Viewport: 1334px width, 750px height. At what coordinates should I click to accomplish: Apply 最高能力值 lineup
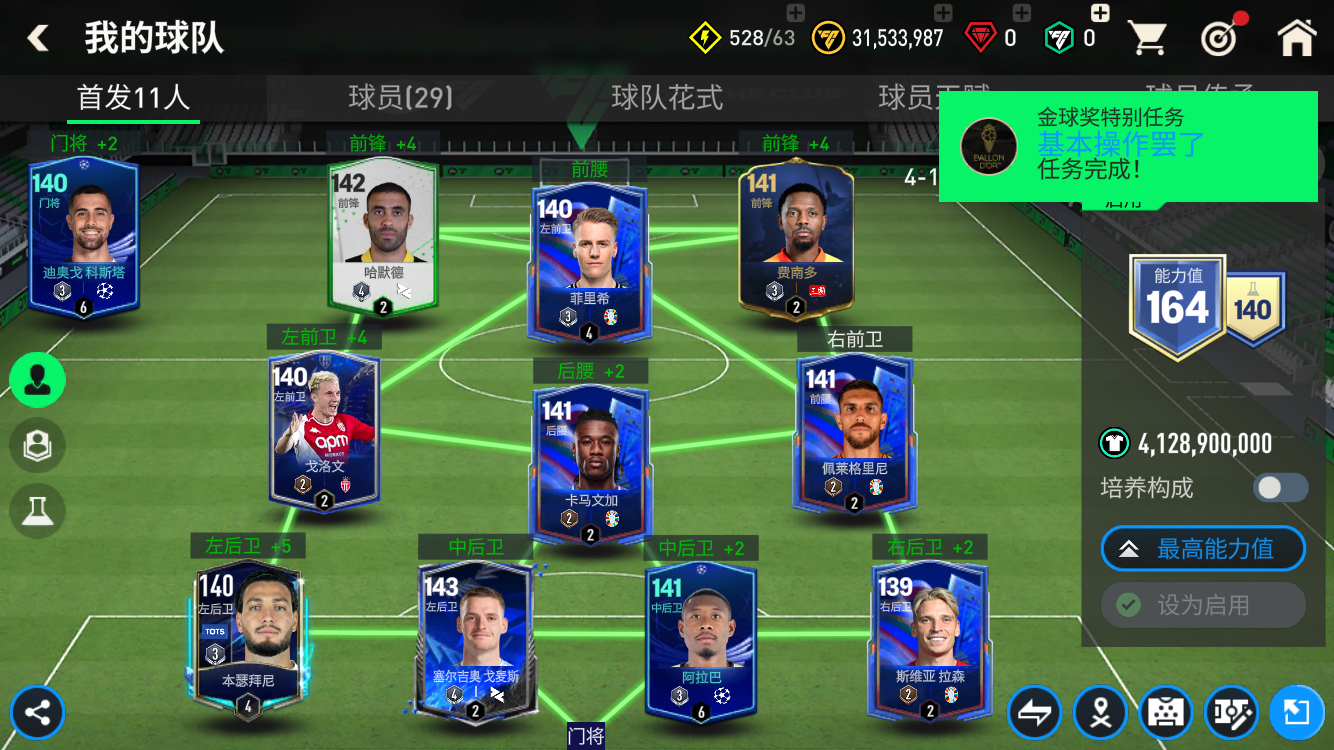point(1203,549)
